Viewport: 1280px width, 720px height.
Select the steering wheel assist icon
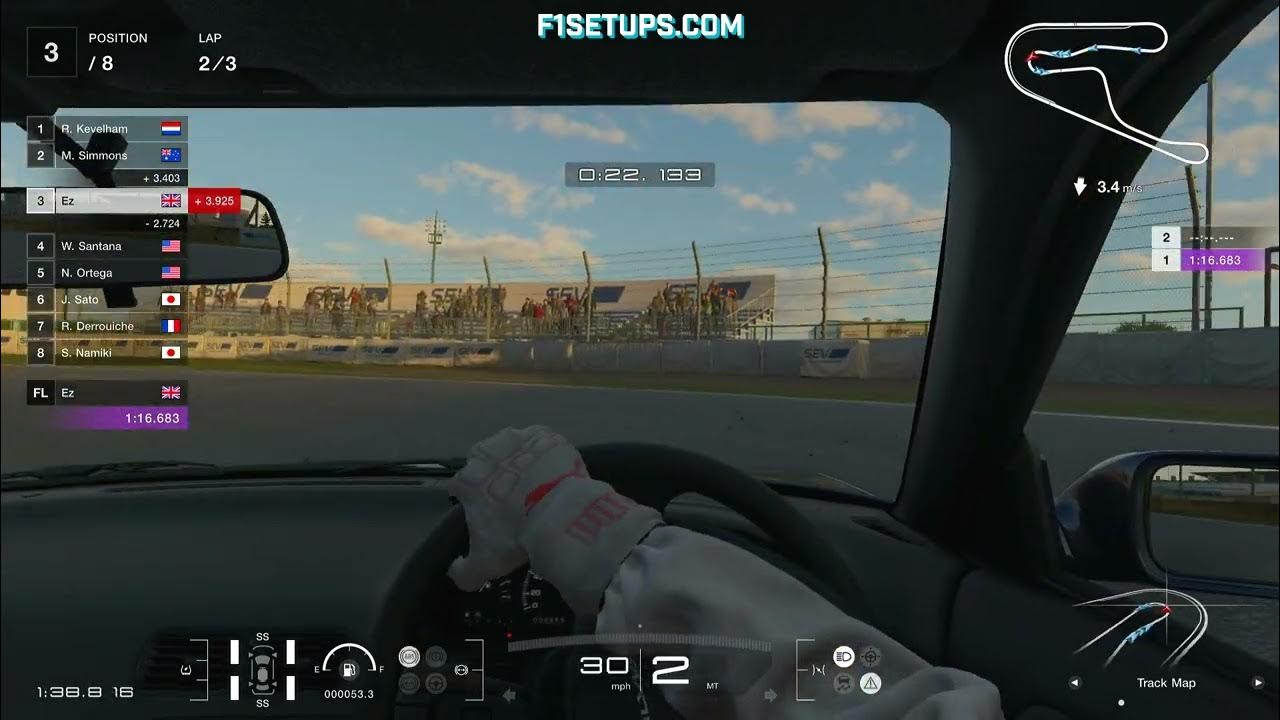tap(436, 684)
